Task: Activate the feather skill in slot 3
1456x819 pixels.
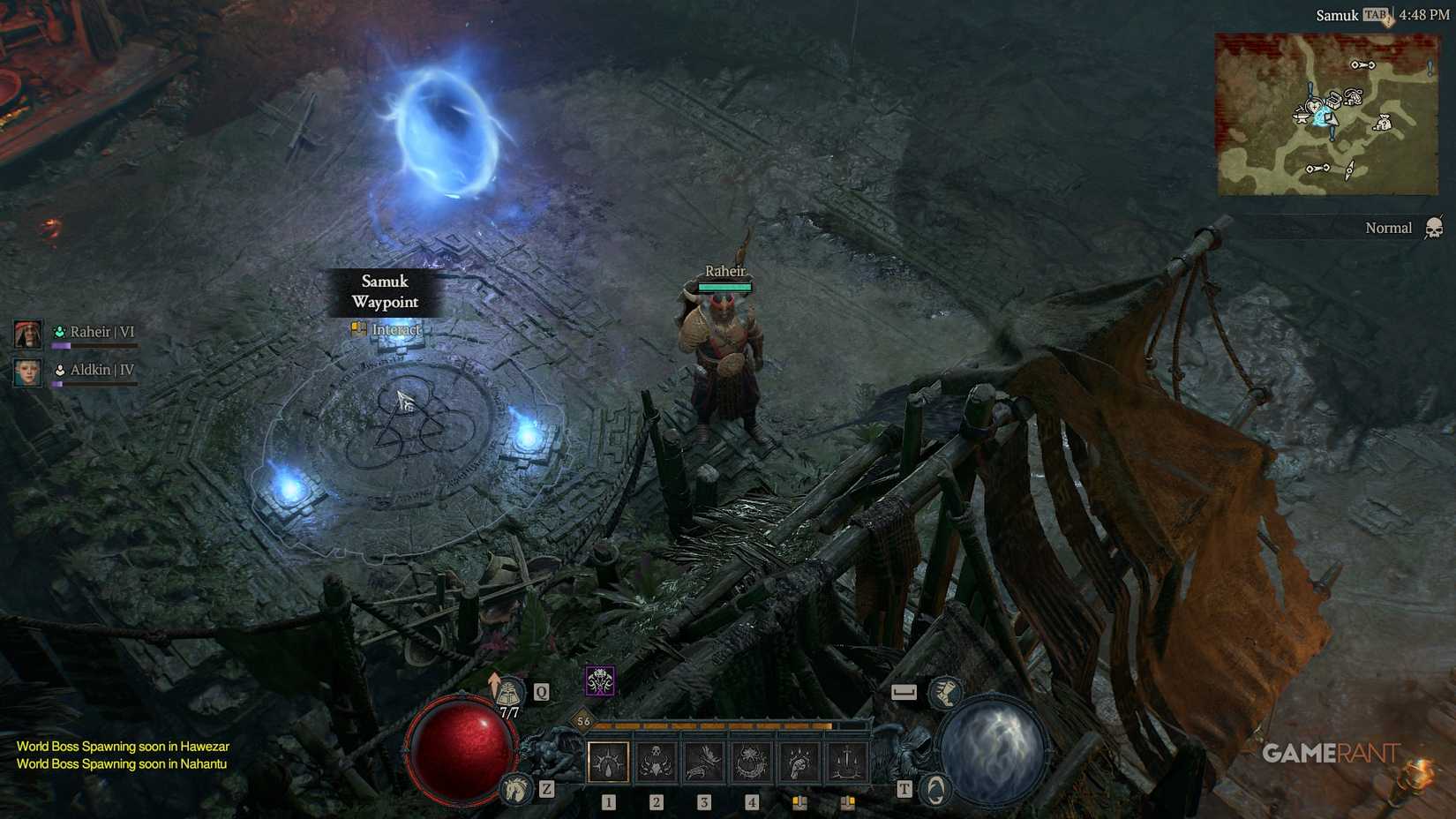Action: (x=703, y=762)
